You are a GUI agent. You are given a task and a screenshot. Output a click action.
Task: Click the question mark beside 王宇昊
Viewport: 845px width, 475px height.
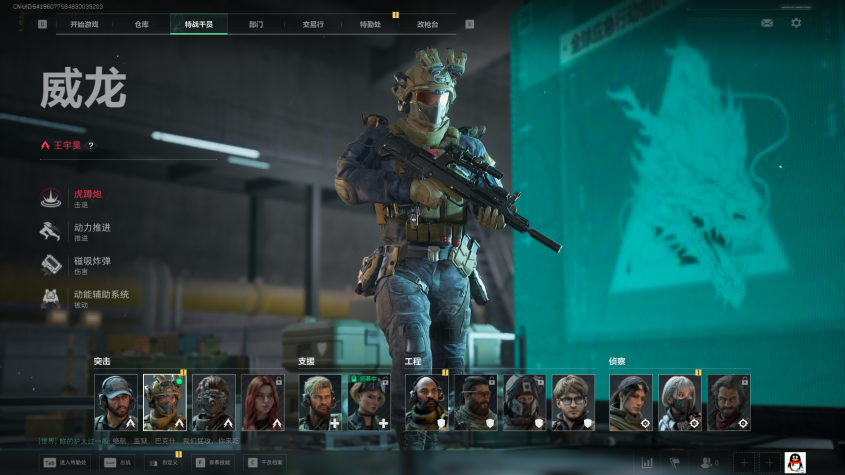[91, 145]
